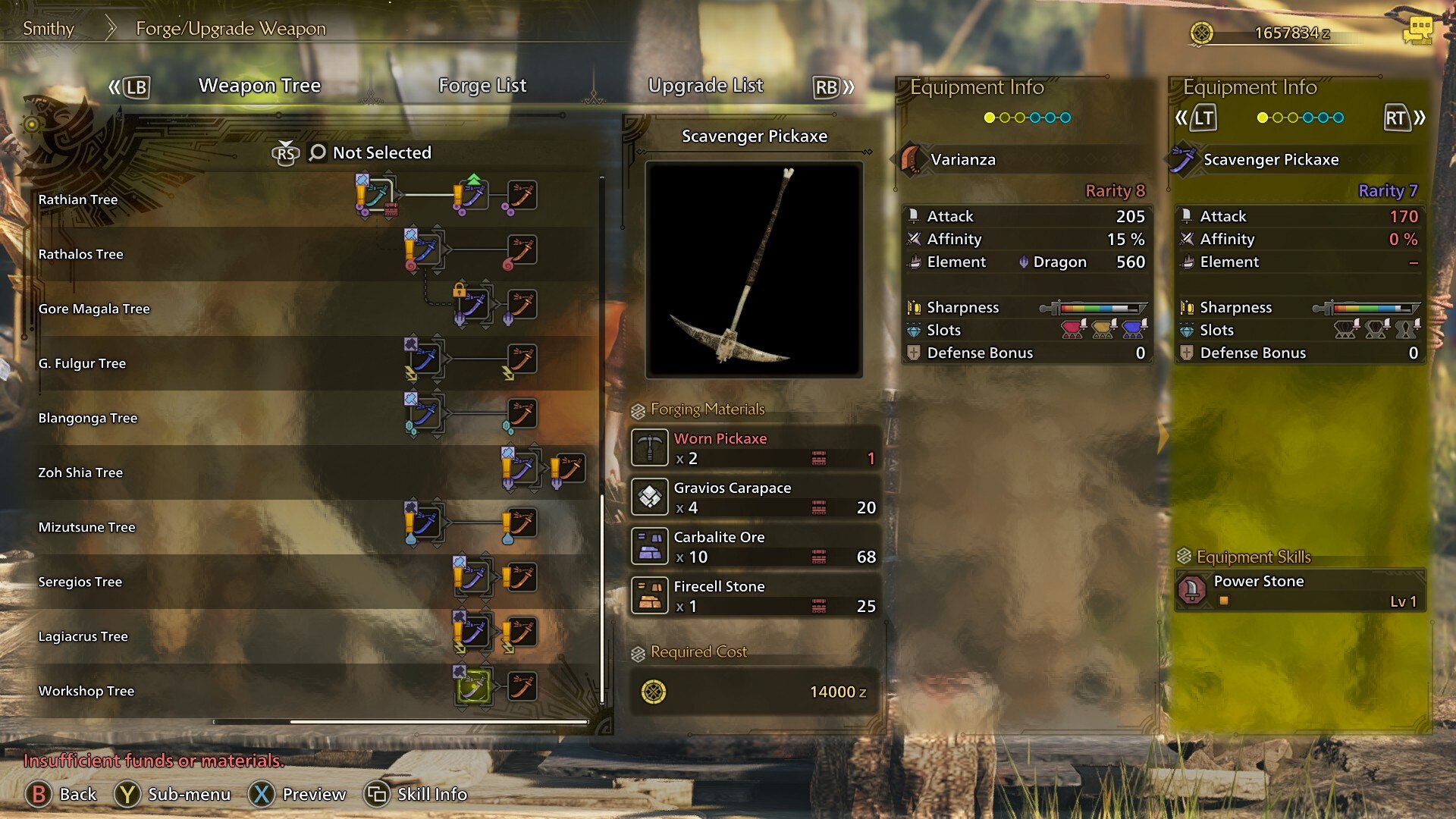Pick the G. Fulgur Tree row

click(x=82, y=363)
